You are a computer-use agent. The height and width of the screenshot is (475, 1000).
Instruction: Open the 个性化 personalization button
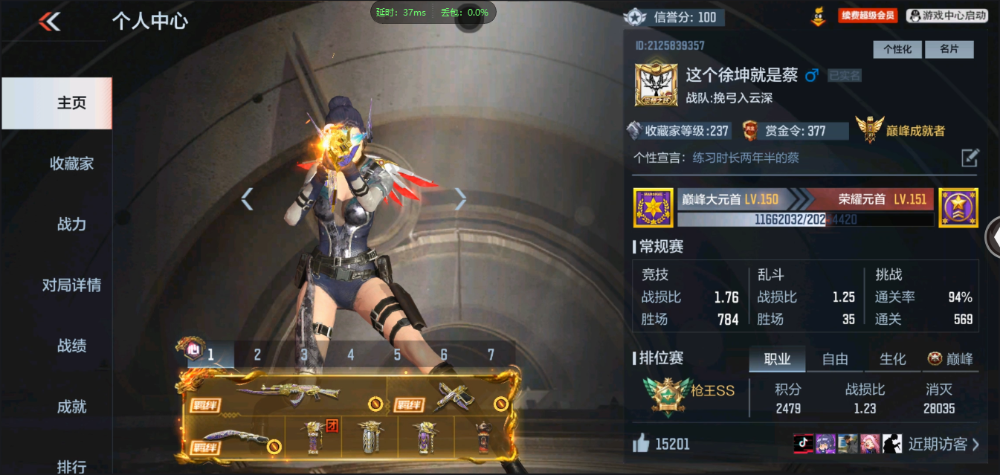tap(897, 49)
